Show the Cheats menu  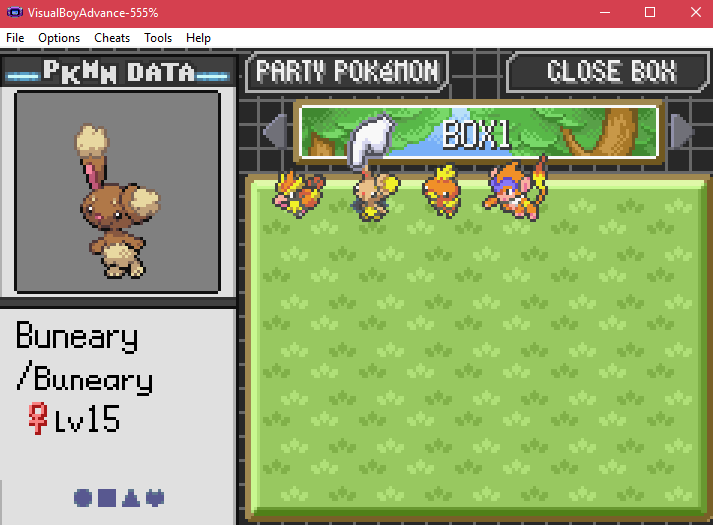(112, 38)
